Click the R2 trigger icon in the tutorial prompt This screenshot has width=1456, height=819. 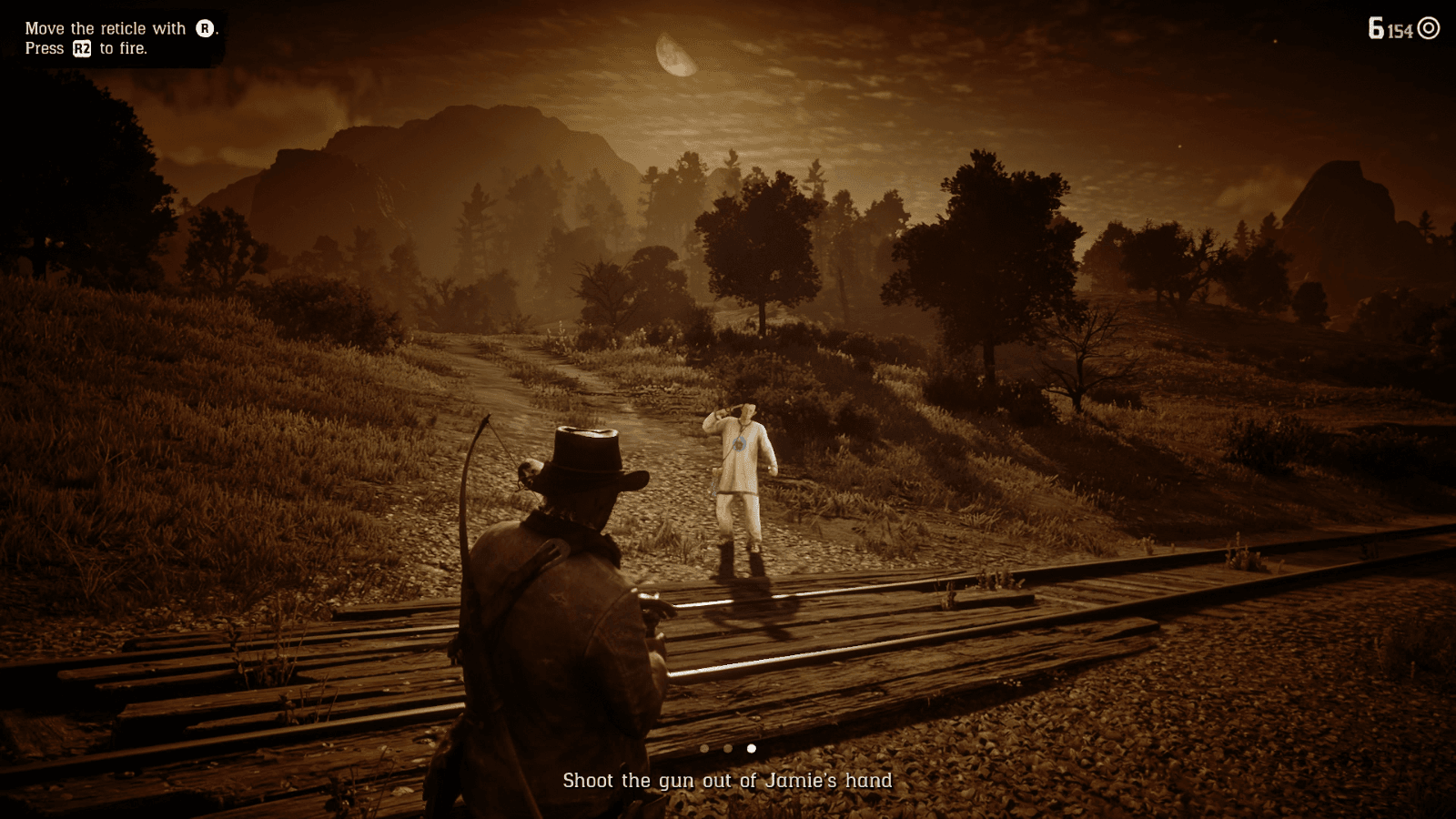click(x=81, y=49)
